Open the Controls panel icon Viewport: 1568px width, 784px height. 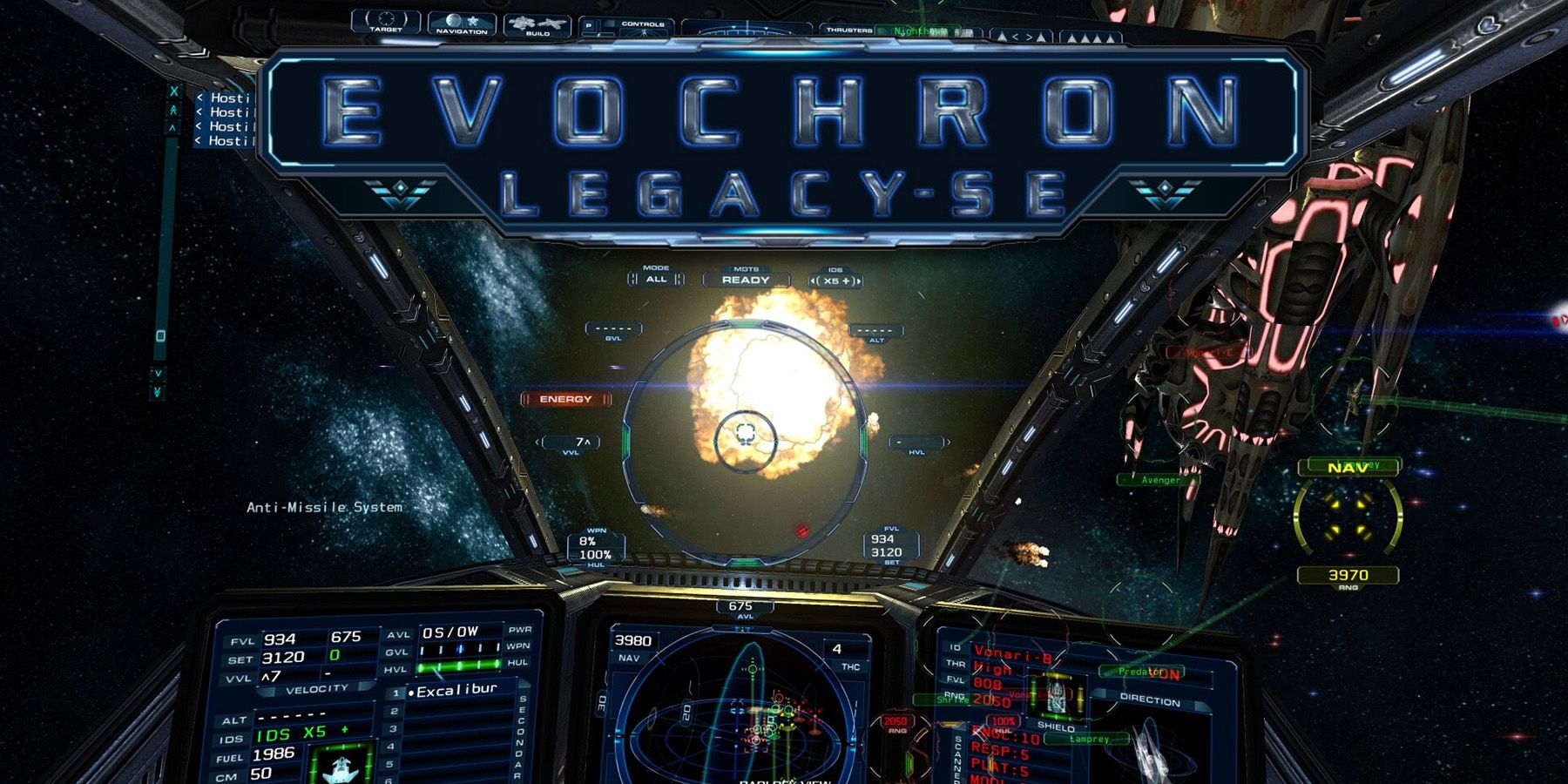[641, 24]
